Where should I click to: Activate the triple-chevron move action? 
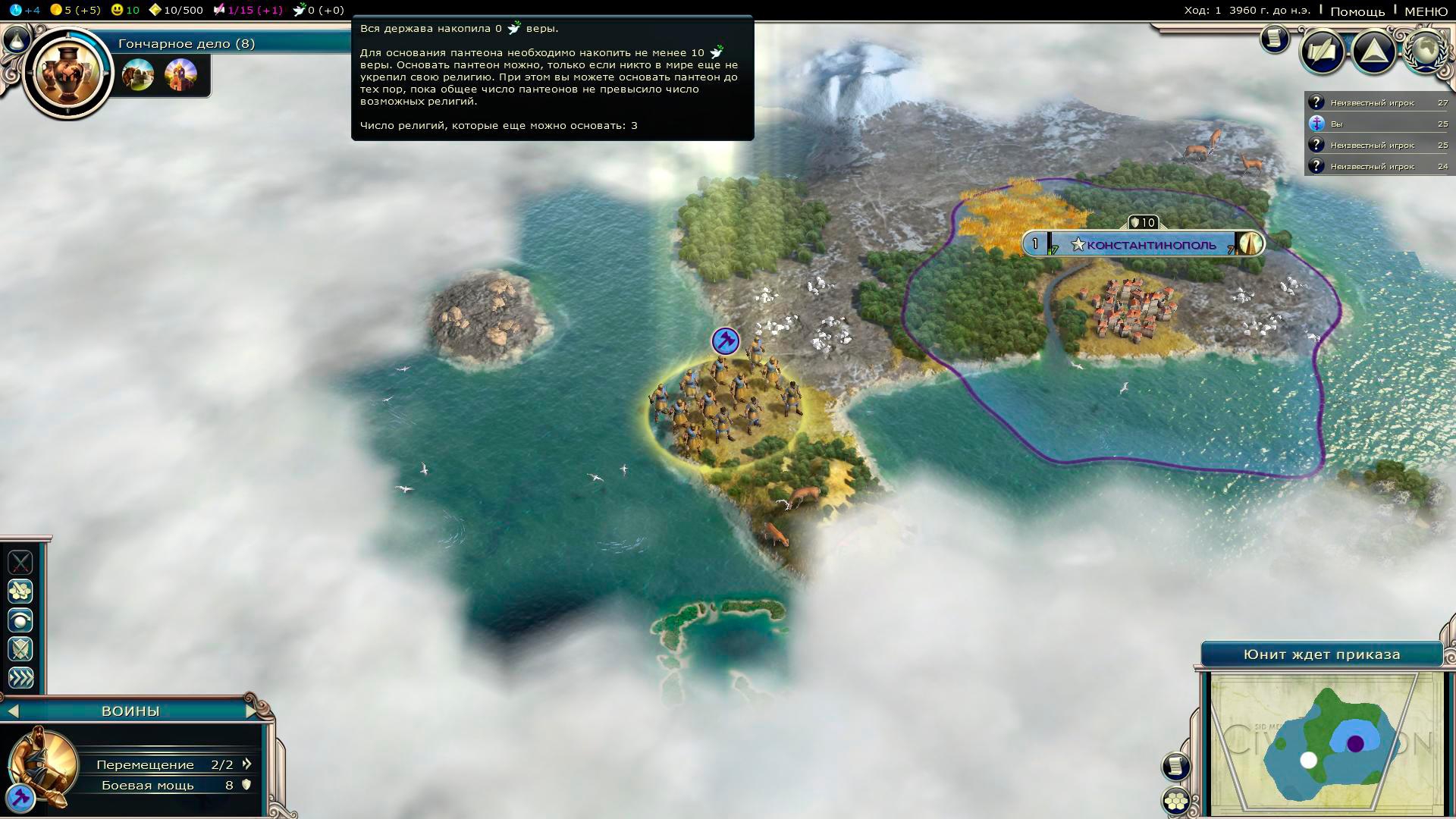pyautogui.click(x=20, y=677)
